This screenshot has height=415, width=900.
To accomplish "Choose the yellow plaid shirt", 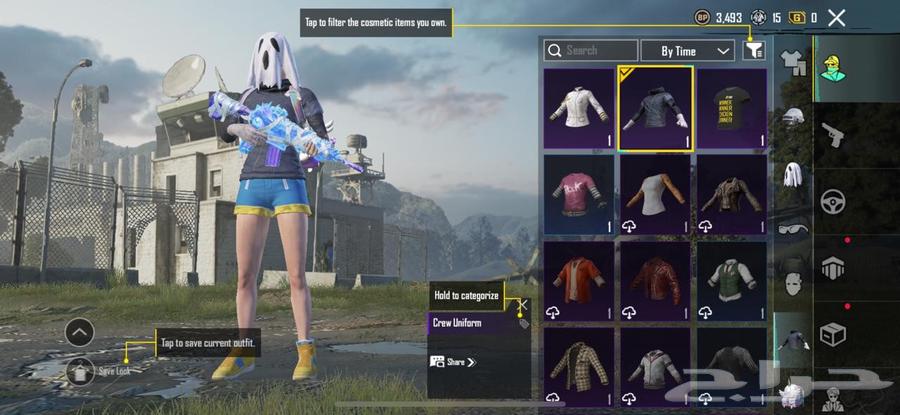I will pyautogui.click(x=579, y=365).
